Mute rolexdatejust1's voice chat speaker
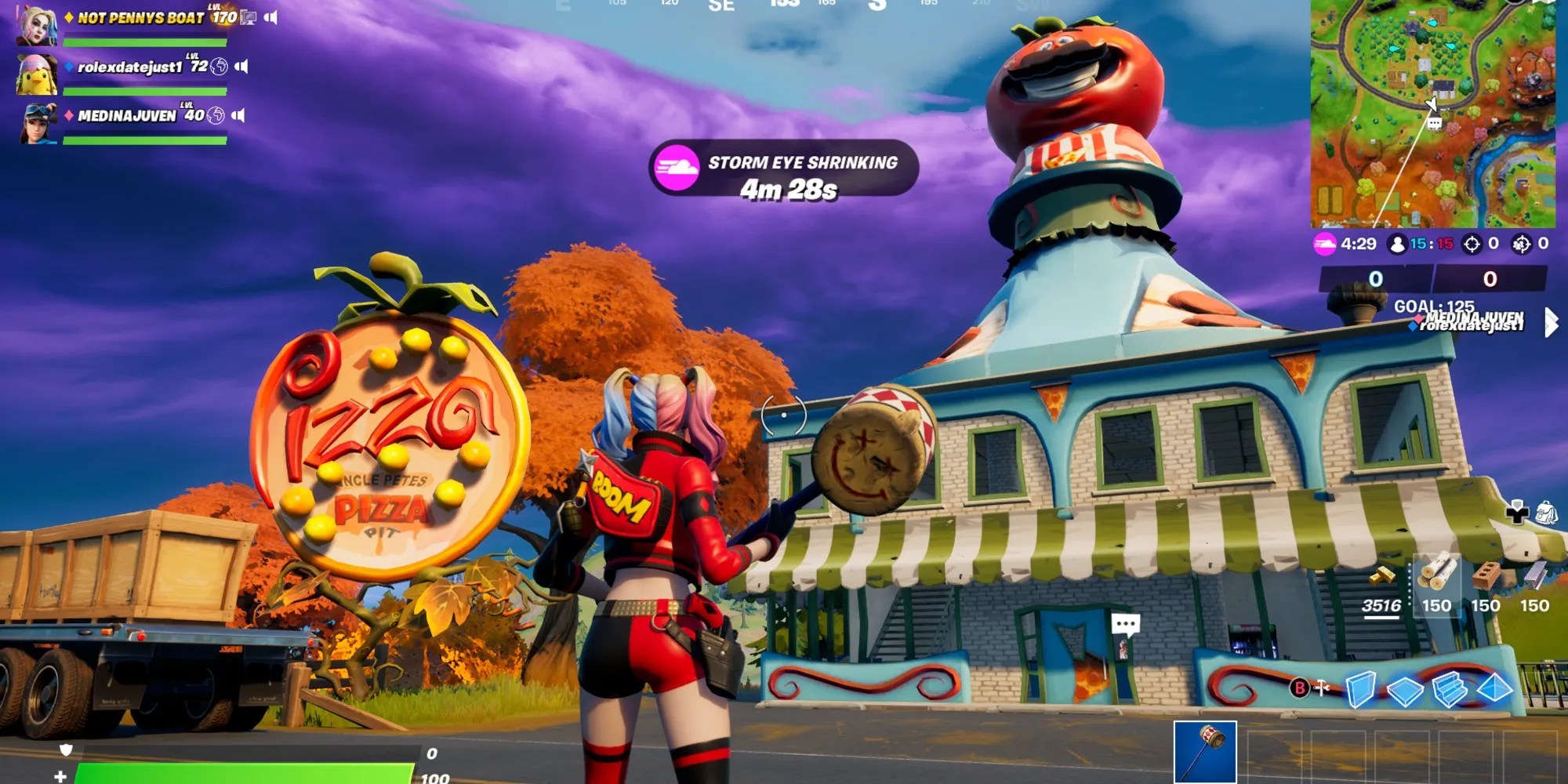This screenshot has width=1568, height=784. (241, 67)
